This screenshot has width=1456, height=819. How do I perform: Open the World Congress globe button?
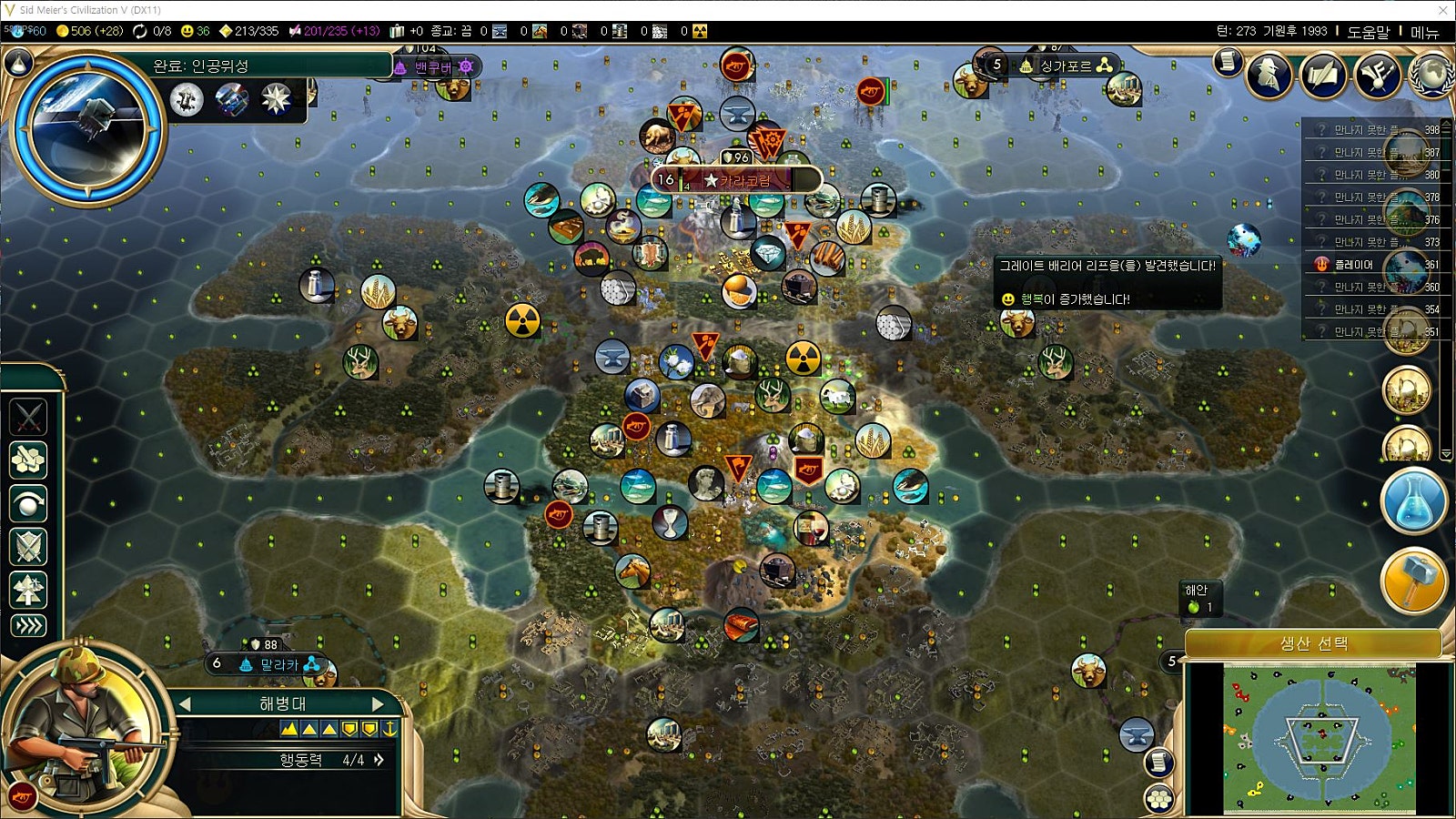pyautogui.click(x=1431, y=75)
